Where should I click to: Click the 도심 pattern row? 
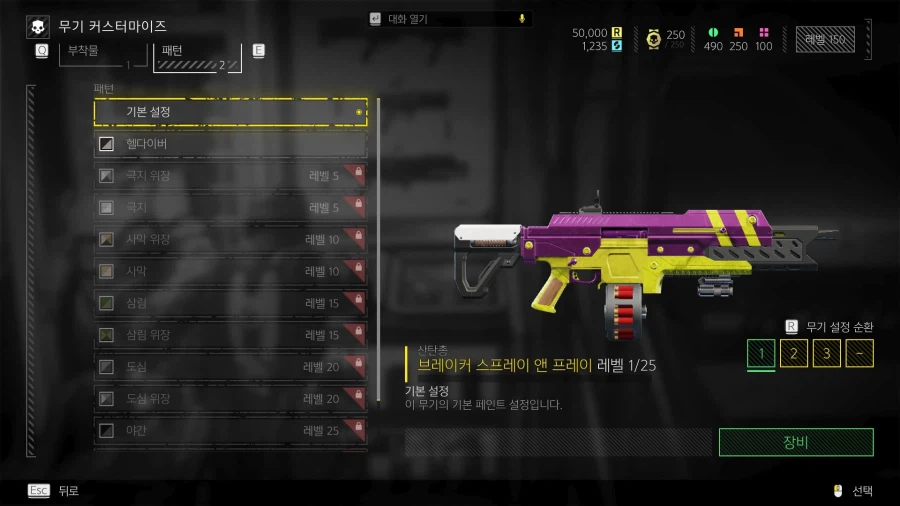230,367
